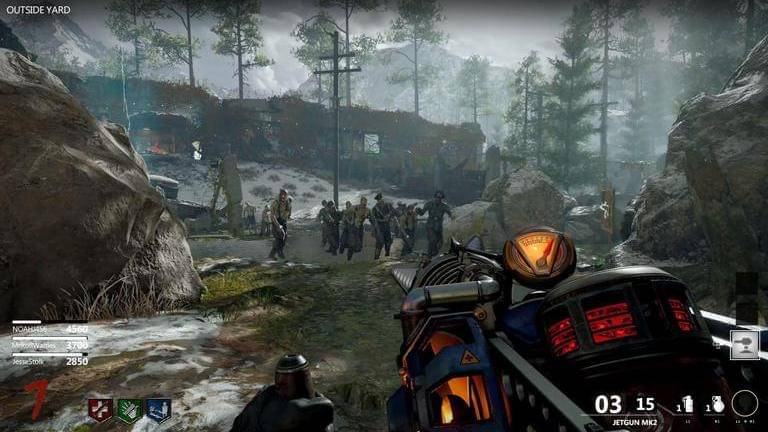The height and width of the screenshot is (432, 768).
Task: Choose the lethal grenade slot
Action: [x=716, y=404]
